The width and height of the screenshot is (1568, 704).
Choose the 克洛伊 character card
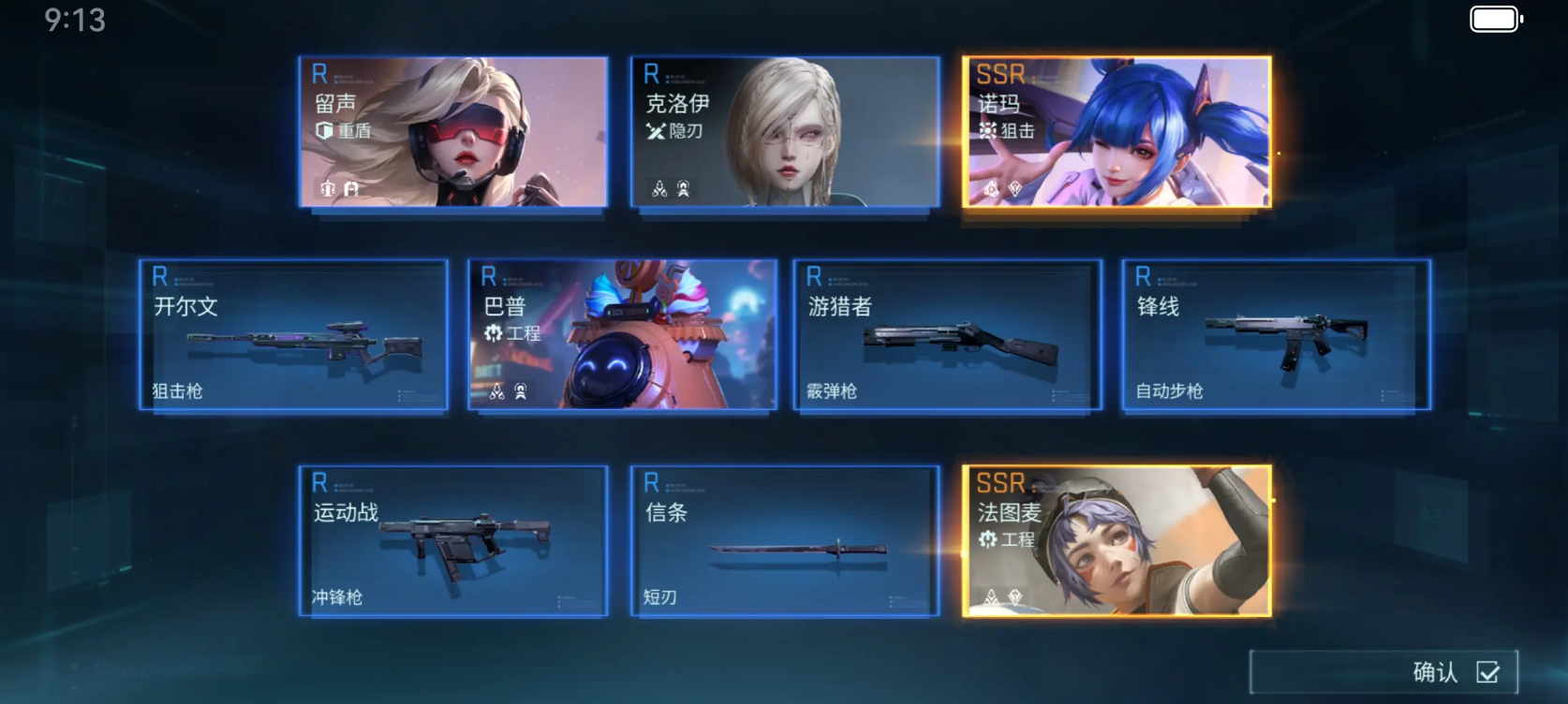pyautogui.click(x=785, y=132)
